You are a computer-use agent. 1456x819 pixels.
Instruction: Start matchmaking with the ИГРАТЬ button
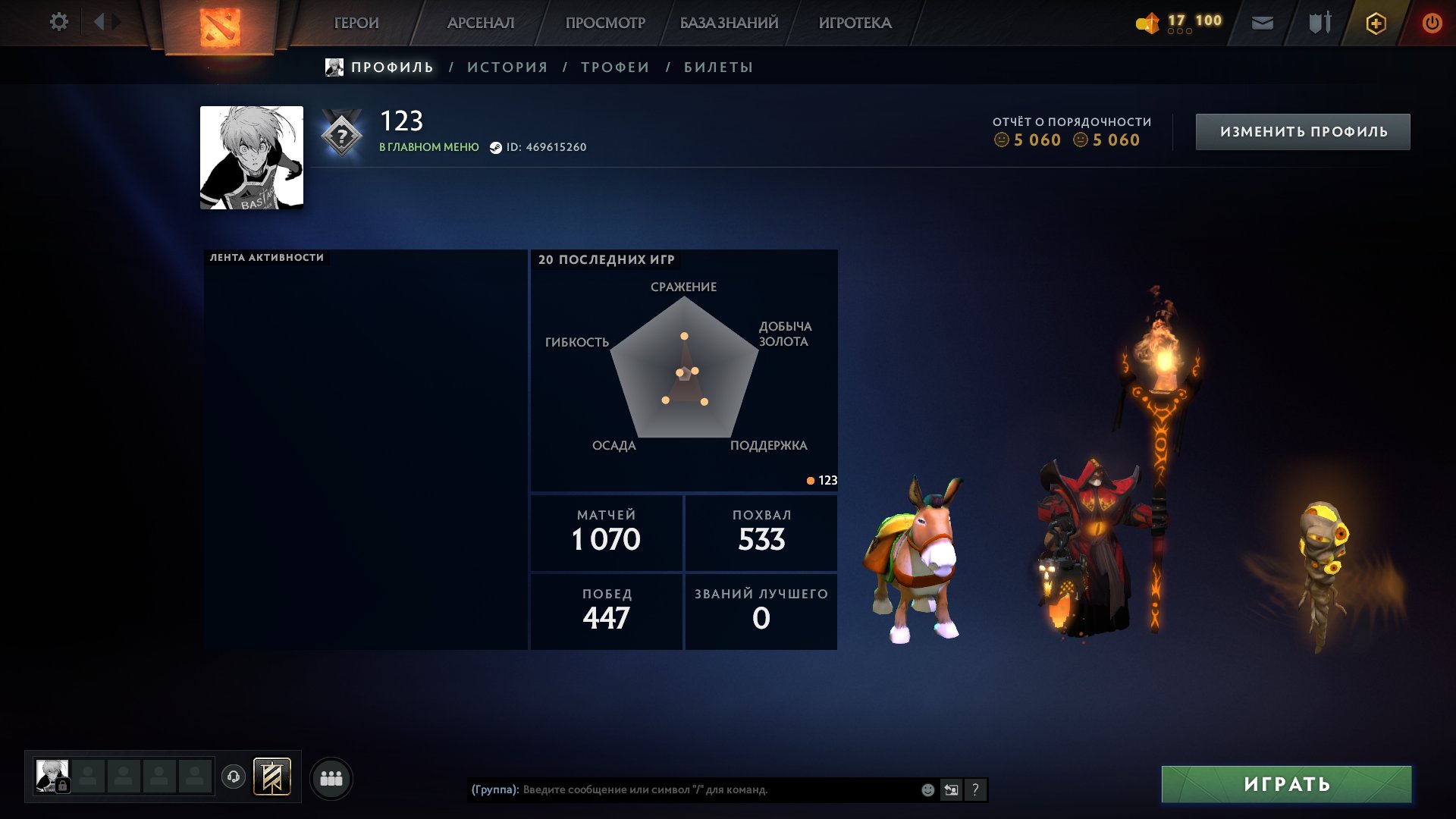pyautogui.click(x=1286, y=784)
